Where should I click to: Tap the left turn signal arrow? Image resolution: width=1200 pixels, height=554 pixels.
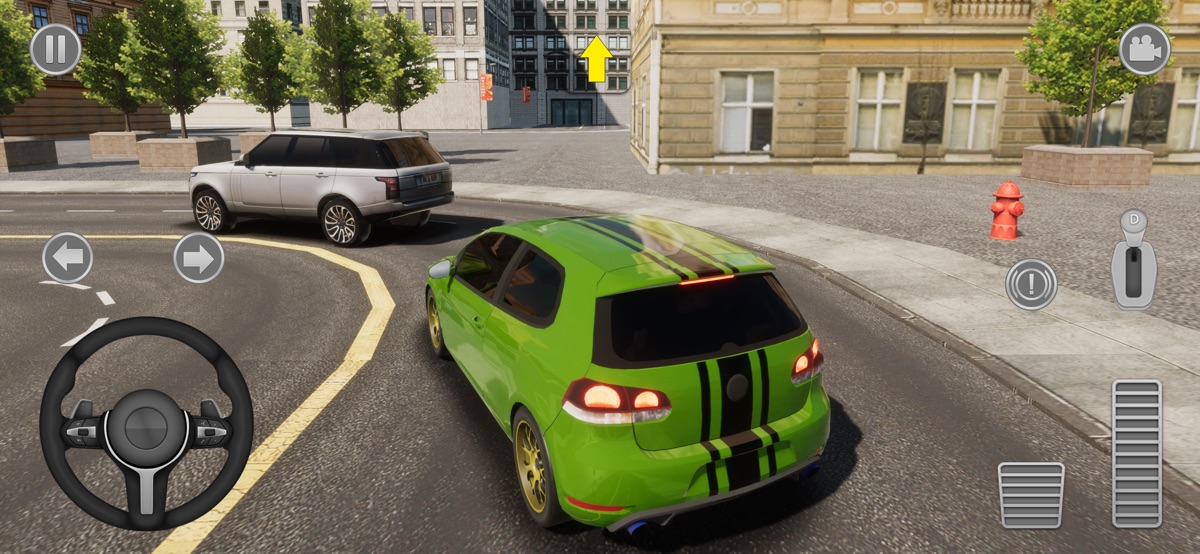pos(67,258)
